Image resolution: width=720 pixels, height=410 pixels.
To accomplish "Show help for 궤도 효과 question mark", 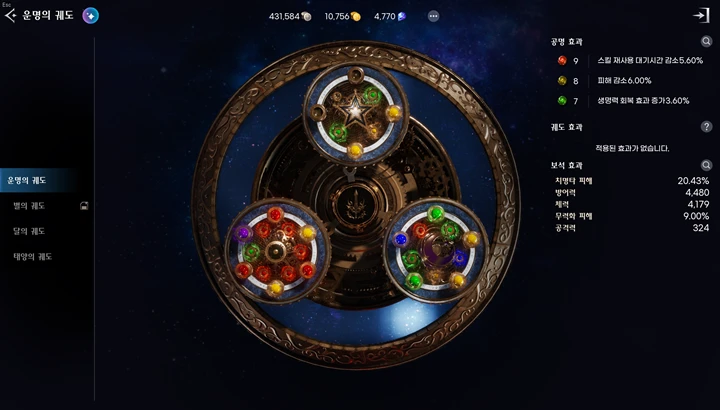I will click(706, 127).
